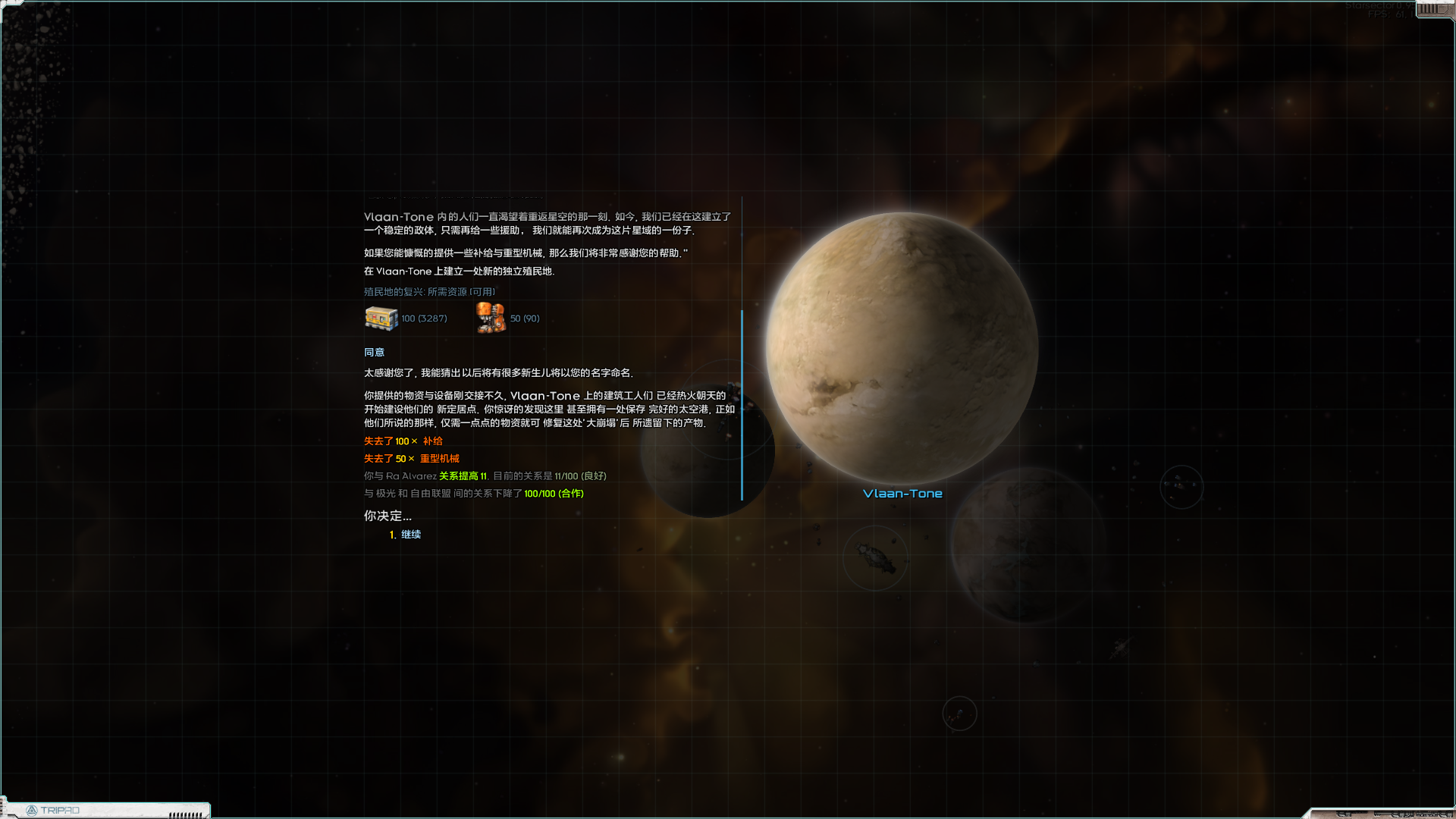This screenshot has height=819, width=1456.
Task: Expand the 殖民地的复兴 resource requirements section
Action: (425, 291)
